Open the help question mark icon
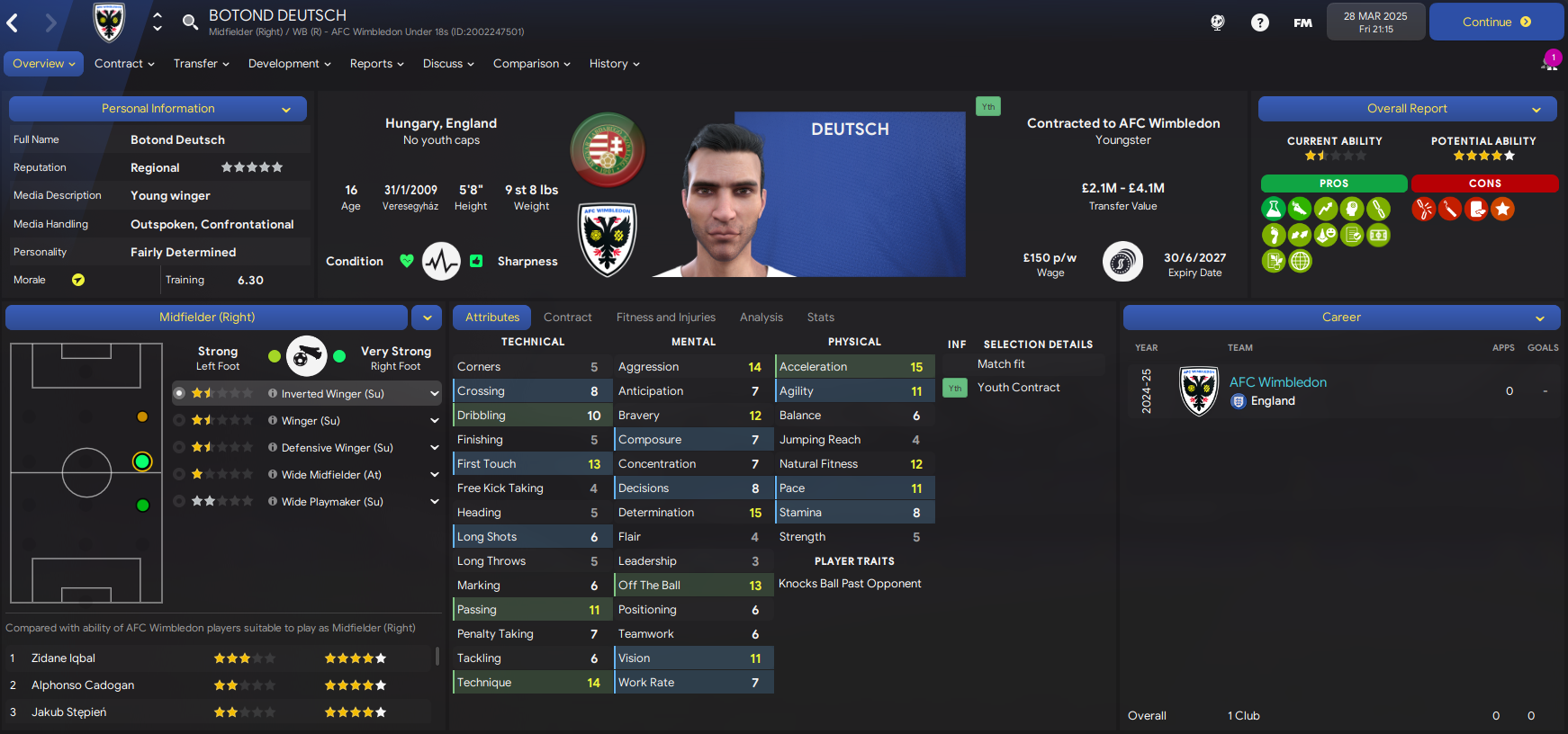The height and width of the screenshot is (734, 1568). pos(1259,22)
